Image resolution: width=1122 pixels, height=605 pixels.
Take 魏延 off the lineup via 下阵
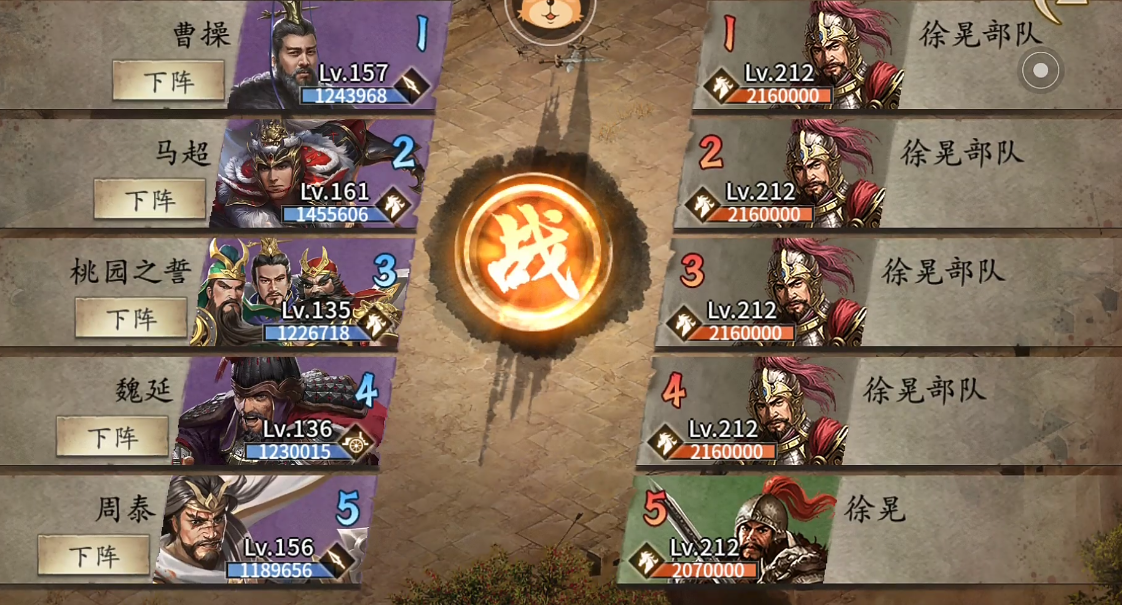(112, 437)
